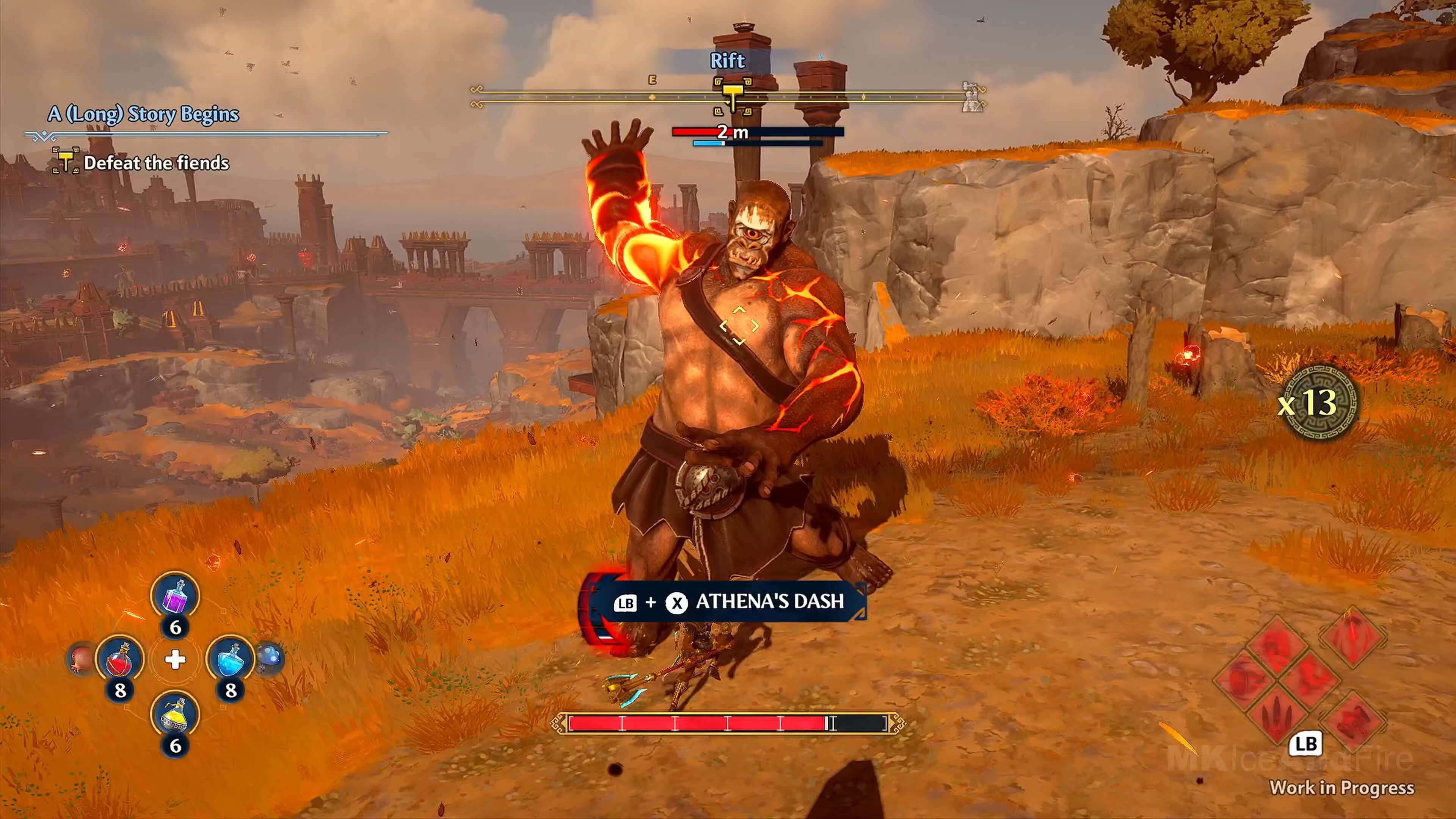This screenshot has width=1456, height=819.
Task: Use the round shield dash ability diamond
Action: (1244, 678)
